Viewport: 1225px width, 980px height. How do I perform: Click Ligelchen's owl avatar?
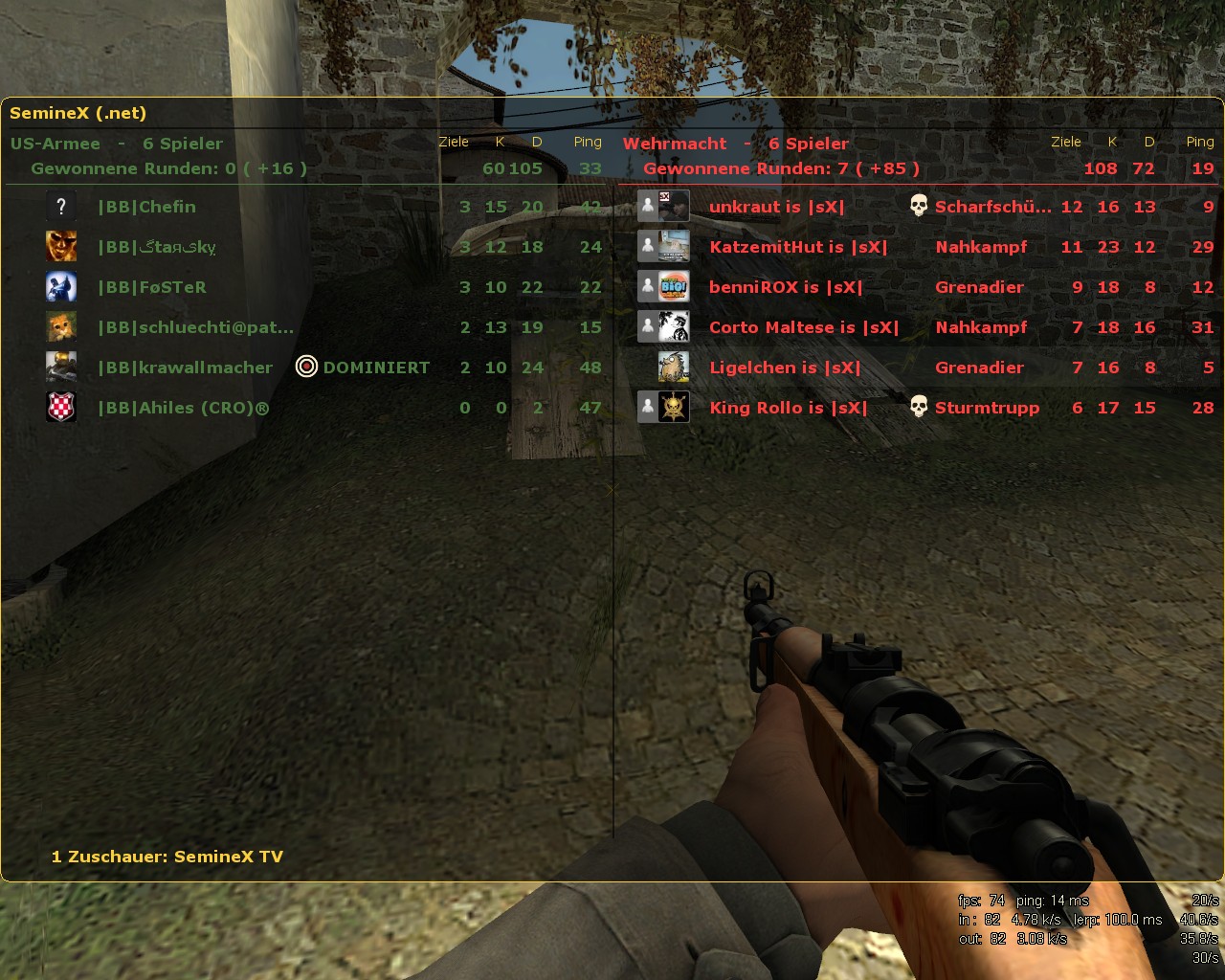pos(674,367)
